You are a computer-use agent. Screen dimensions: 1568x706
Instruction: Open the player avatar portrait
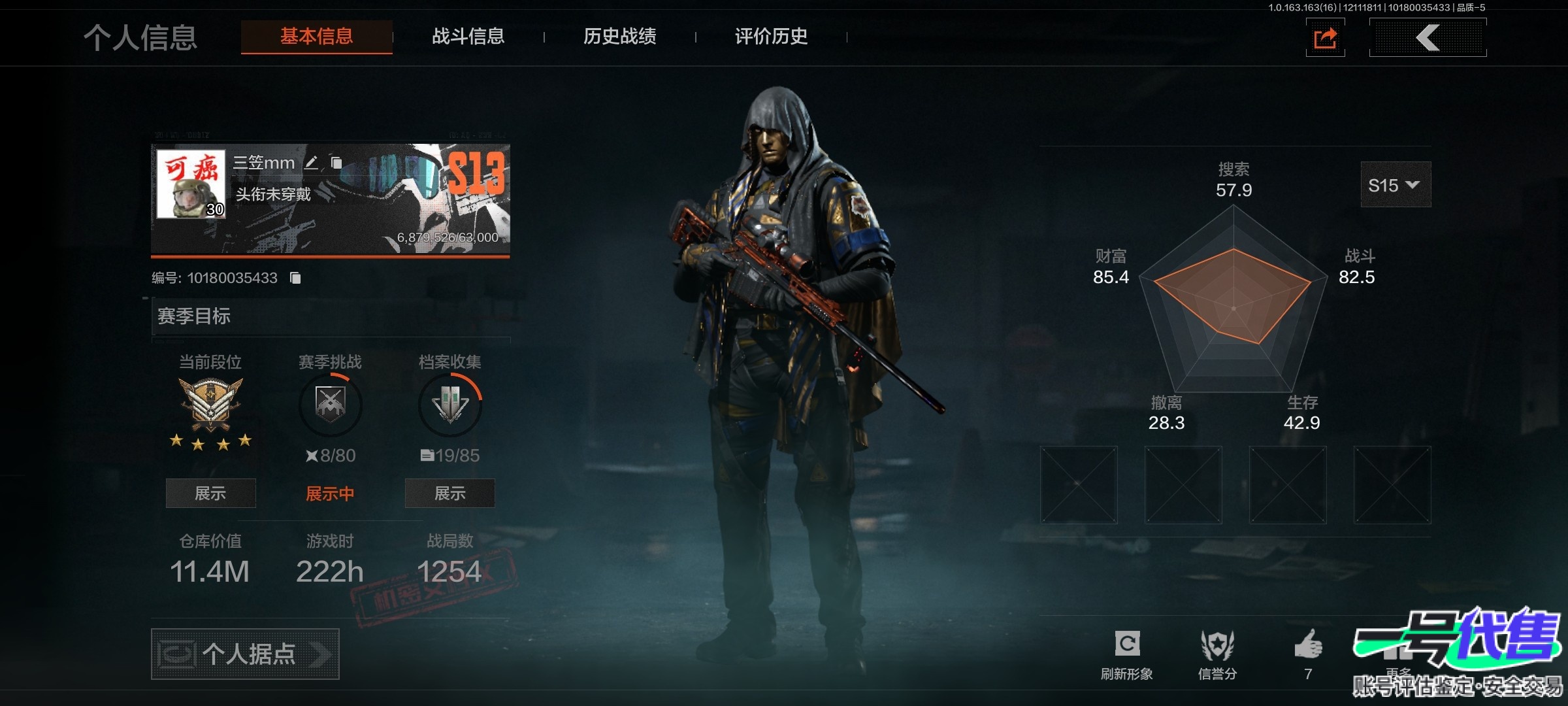click(x=191, y=184)
